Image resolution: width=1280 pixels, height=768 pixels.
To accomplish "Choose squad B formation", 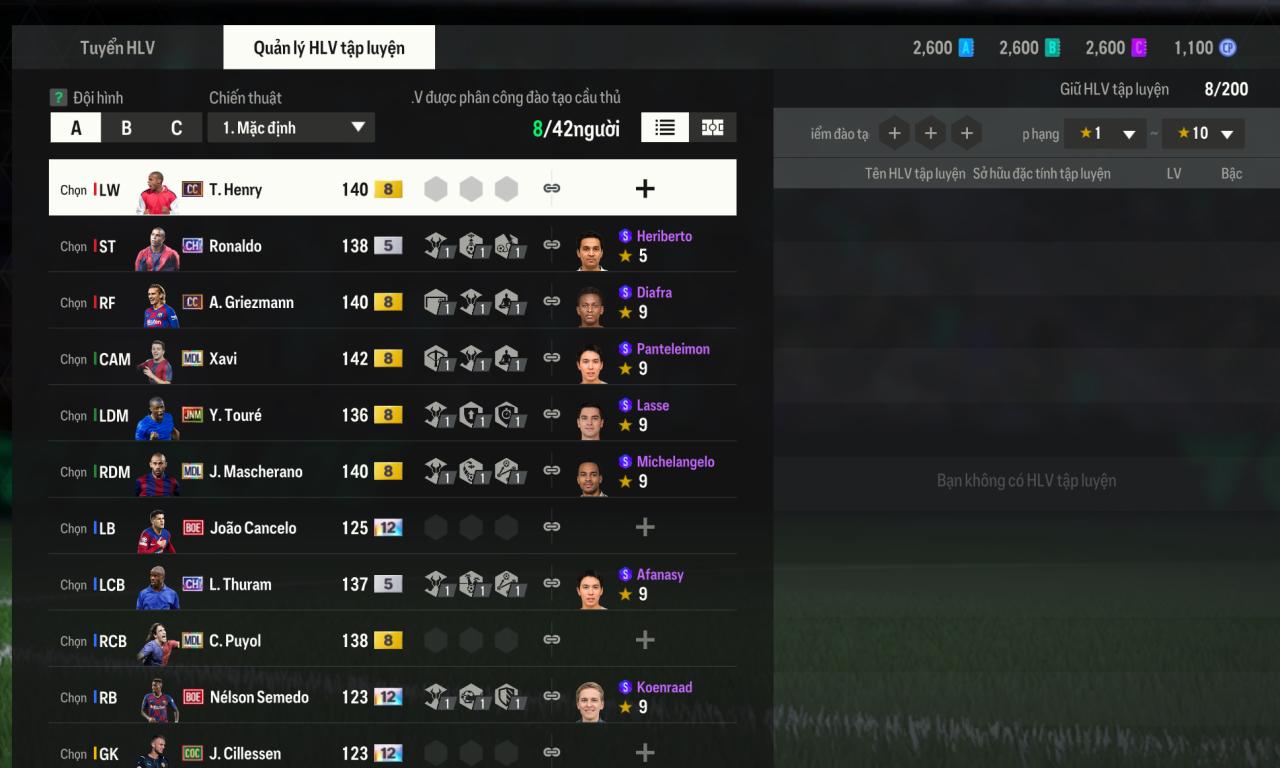I will [126, 128].
